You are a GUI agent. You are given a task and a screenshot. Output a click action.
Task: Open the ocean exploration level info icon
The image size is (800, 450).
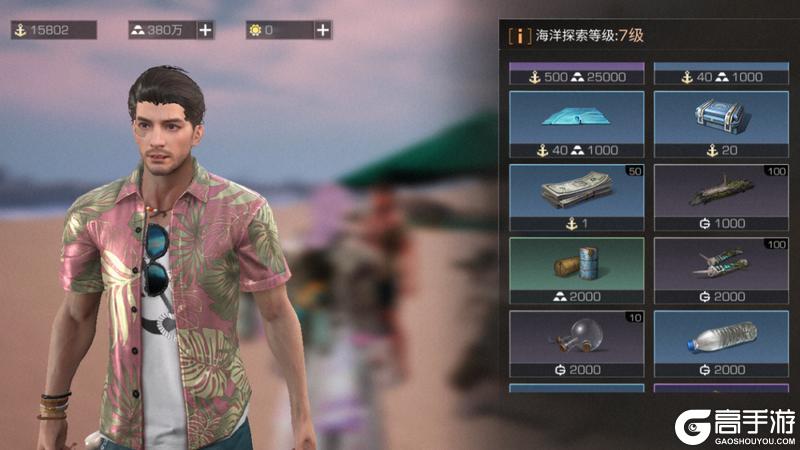tap(520, 36)
